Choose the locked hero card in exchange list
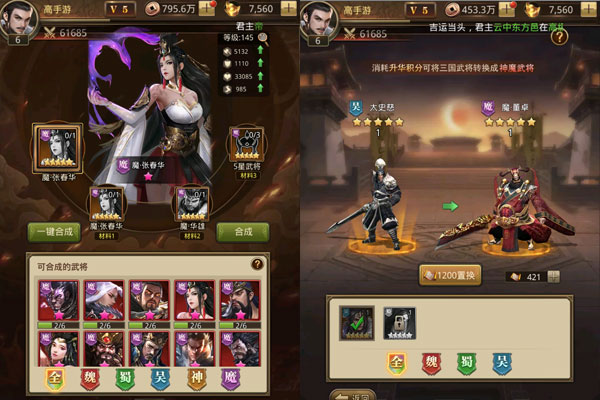The image size is (600, 400). pyautogui.click(x=400, y=323)
